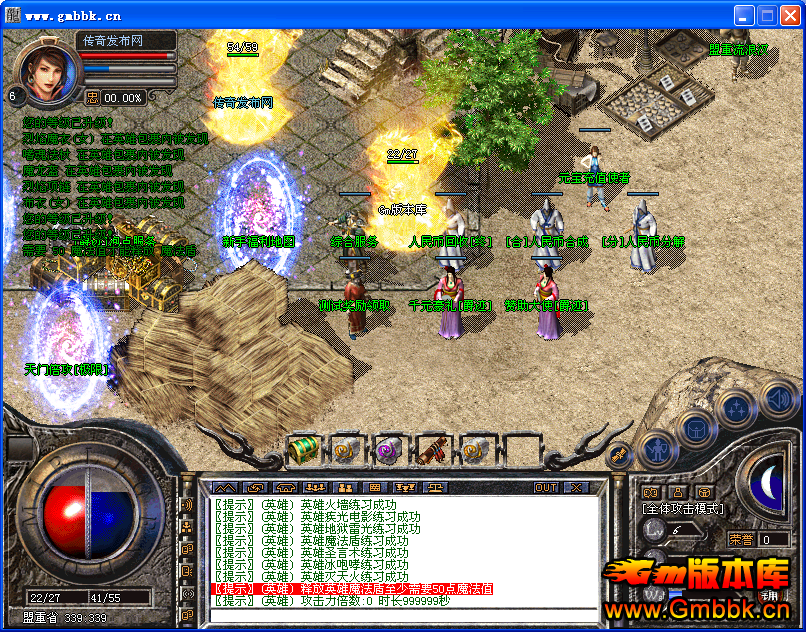Open the bag inventory round button
Image resolution: width=806 pixels, height=632 pixels.
click(x=694, y=427)
